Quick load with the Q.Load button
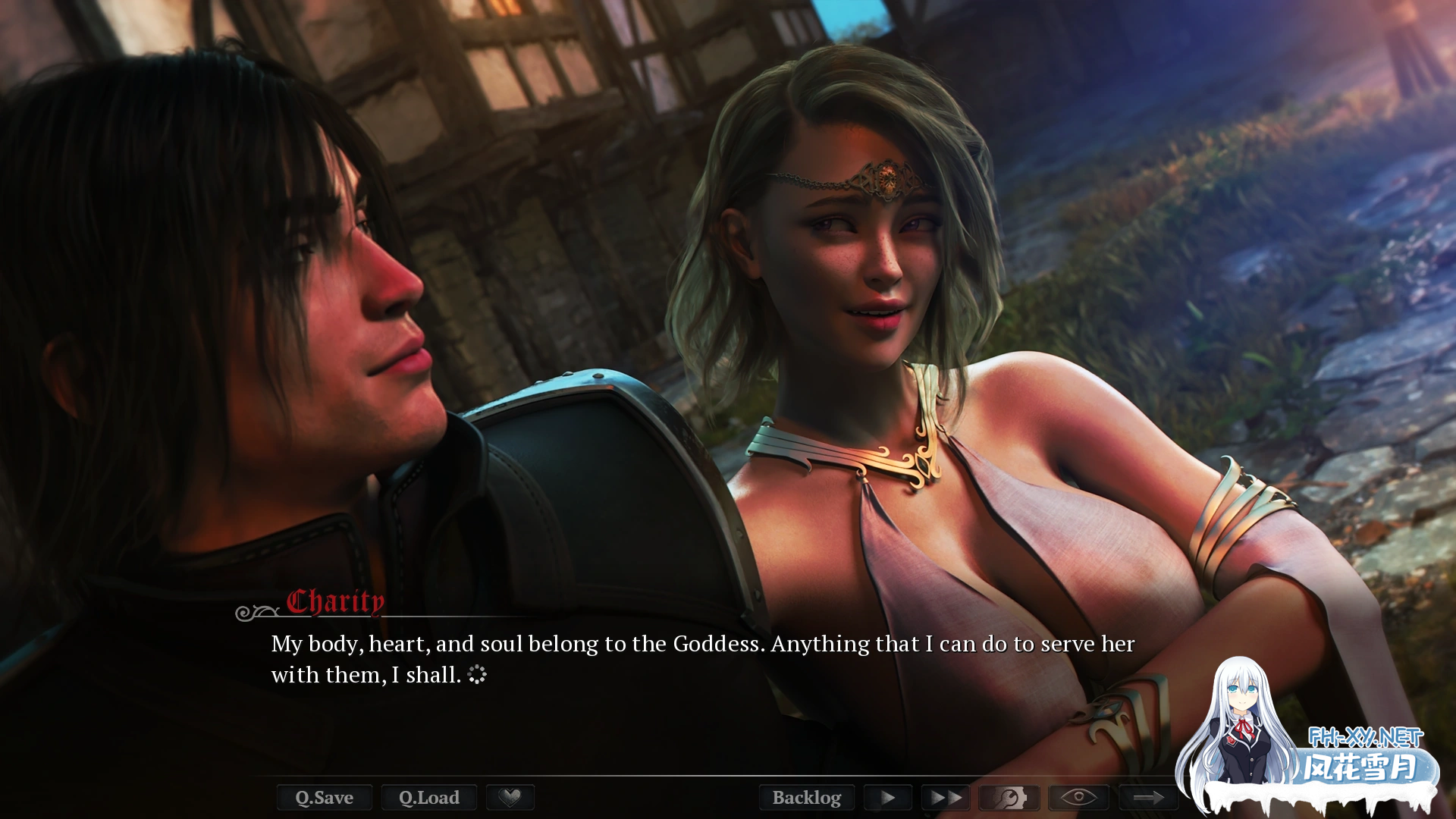This screenshot has width=1456, height=819. [428, 797]
